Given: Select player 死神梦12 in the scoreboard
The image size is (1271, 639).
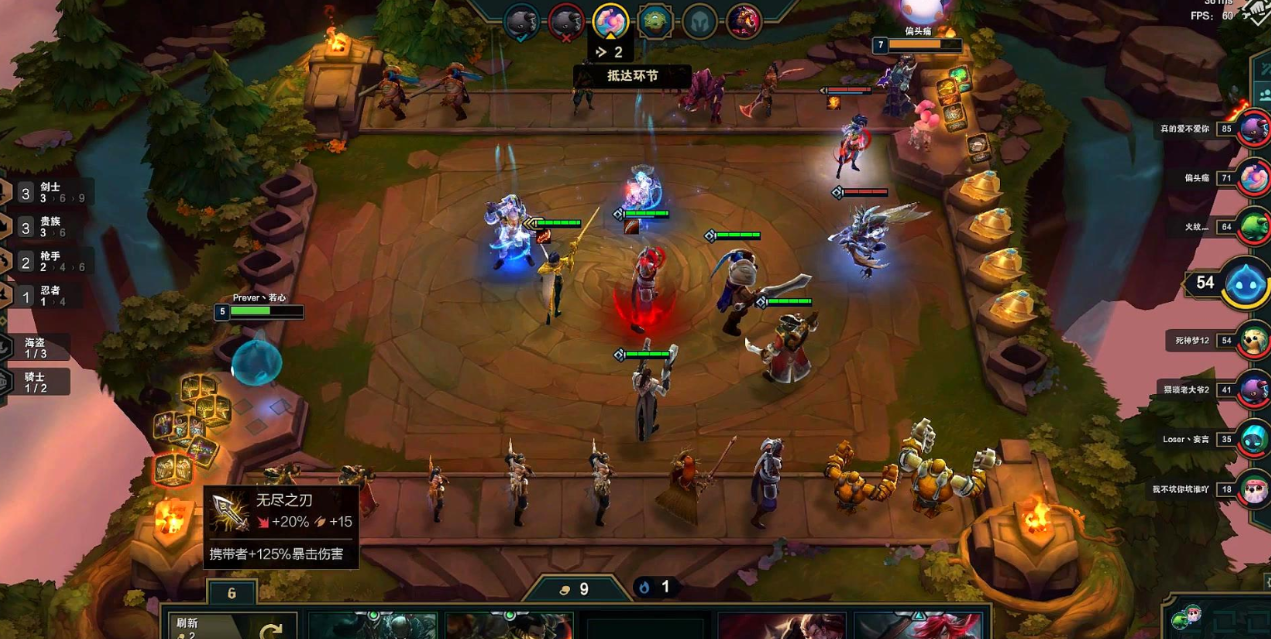Looking at the screenshot, I should point(1253,341).
